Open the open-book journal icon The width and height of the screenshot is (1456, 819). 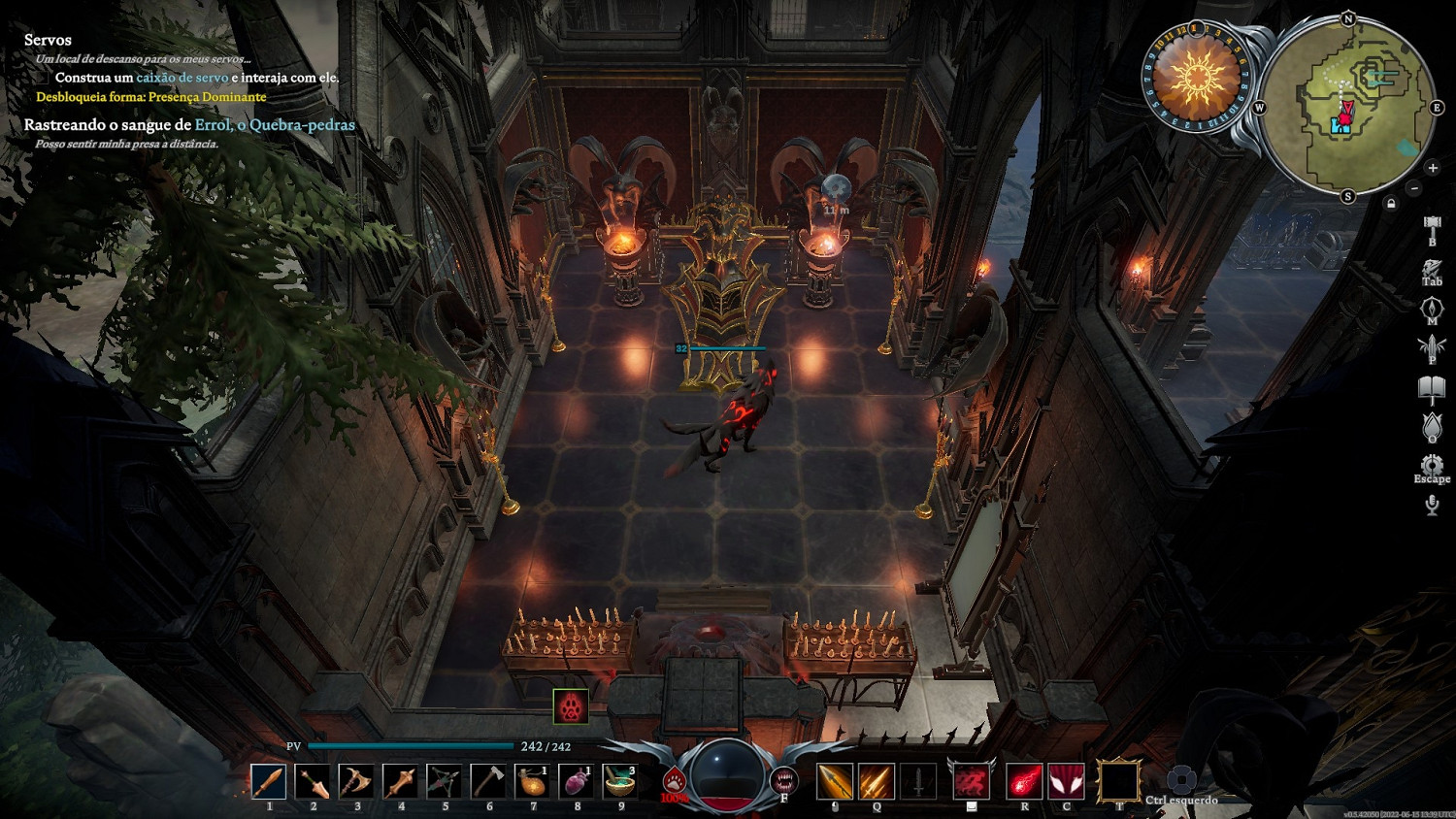pyautogui.click(x=1432, y=389)
